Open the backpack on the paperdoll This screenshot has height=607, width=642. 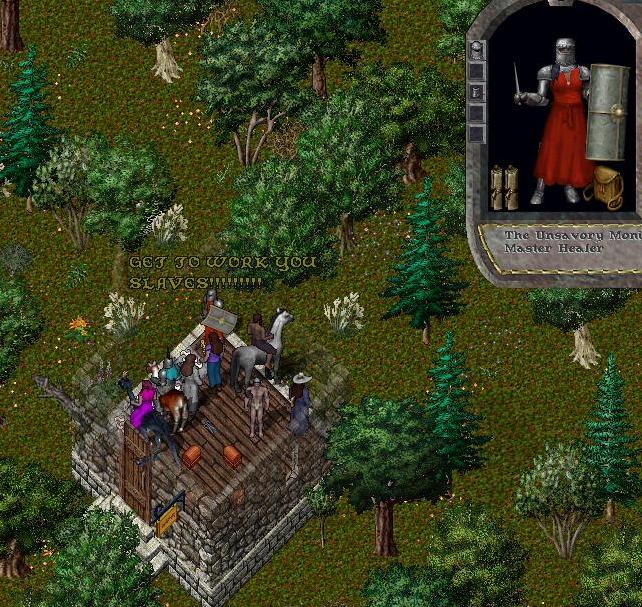[x=606, y=187]
